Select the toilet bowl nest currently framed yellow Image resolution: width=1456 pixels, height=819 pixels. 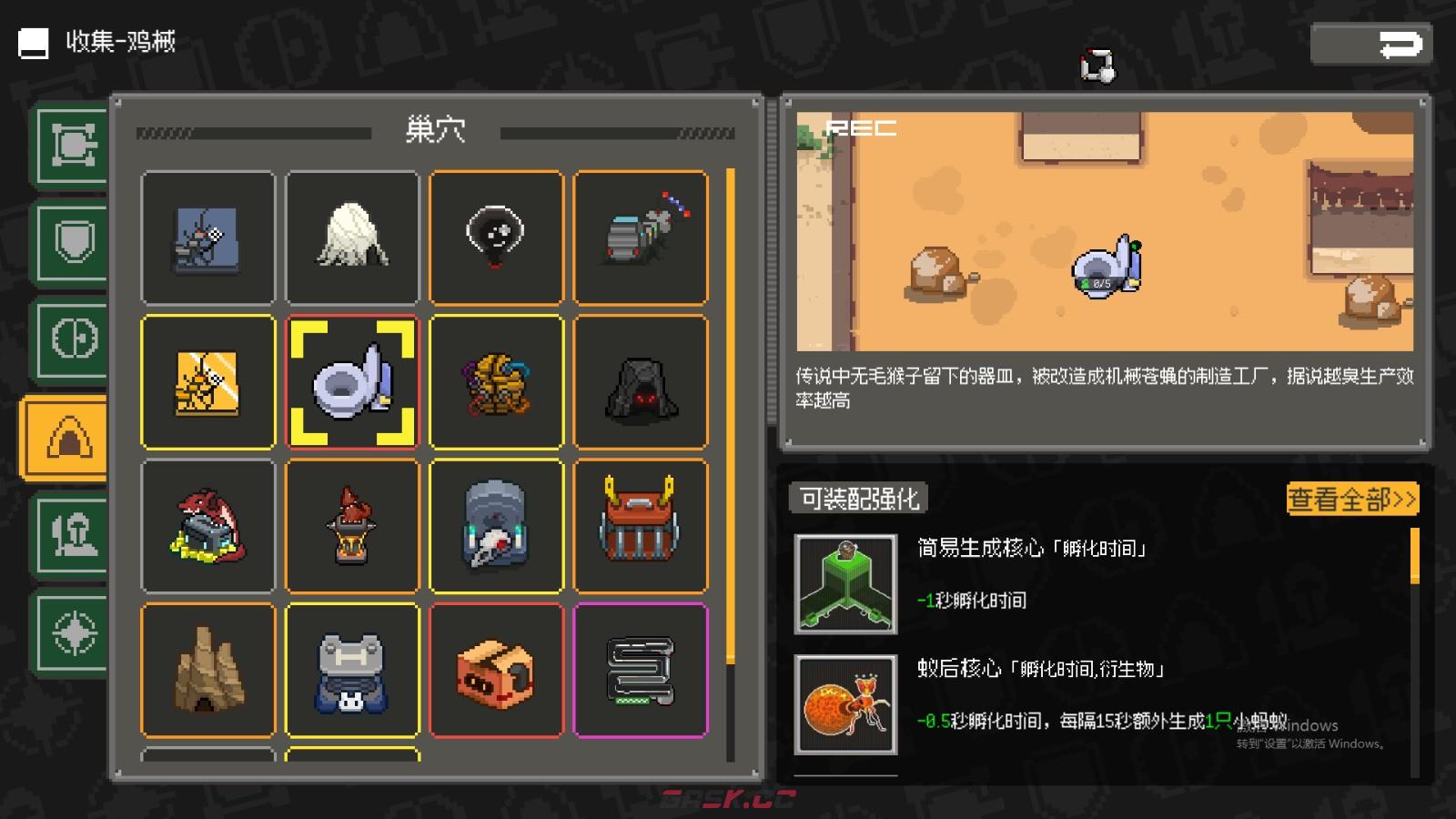pyautogui.click(x=352, y=382)
